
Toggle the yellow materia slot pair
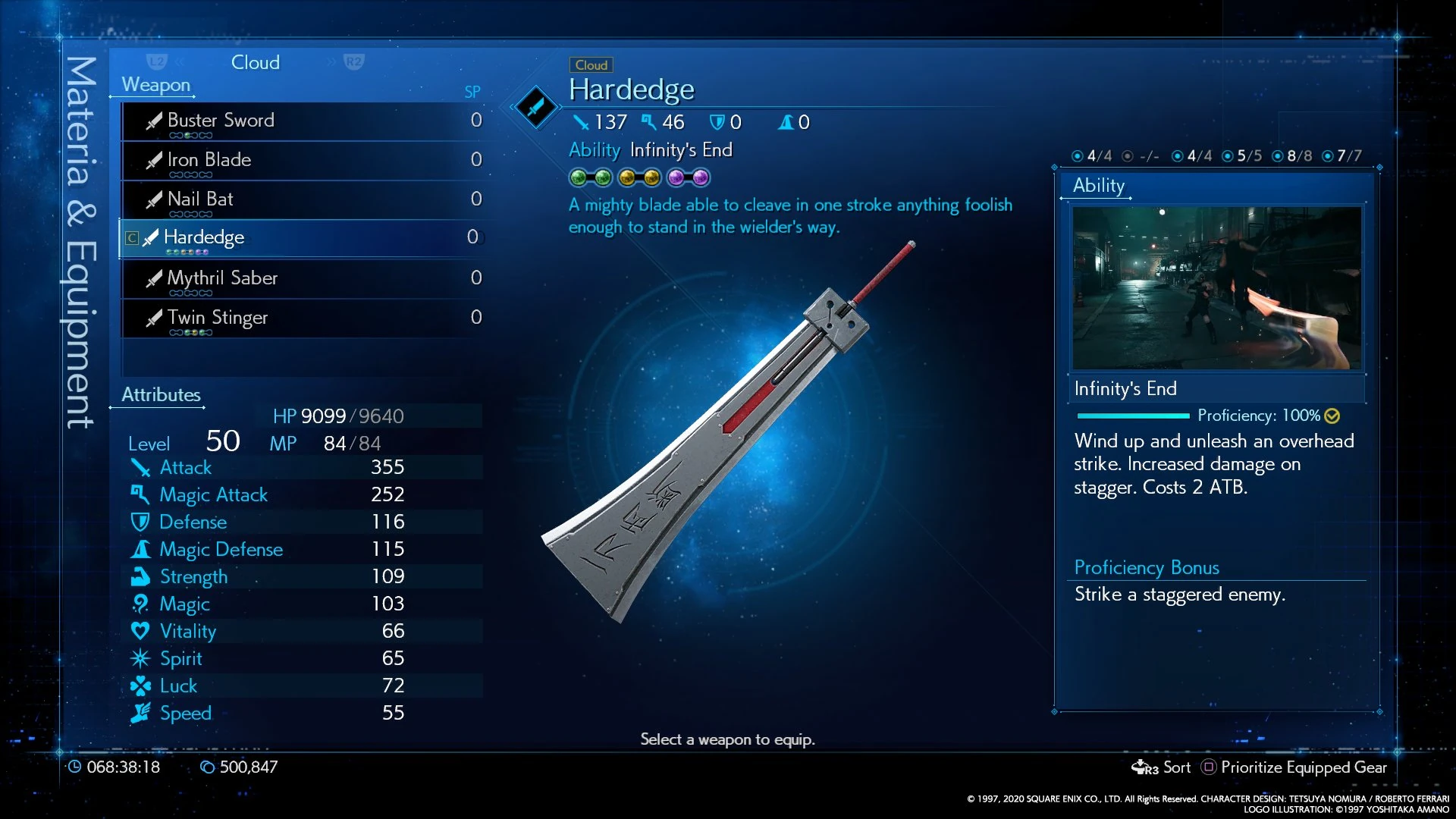click(639, 177)
